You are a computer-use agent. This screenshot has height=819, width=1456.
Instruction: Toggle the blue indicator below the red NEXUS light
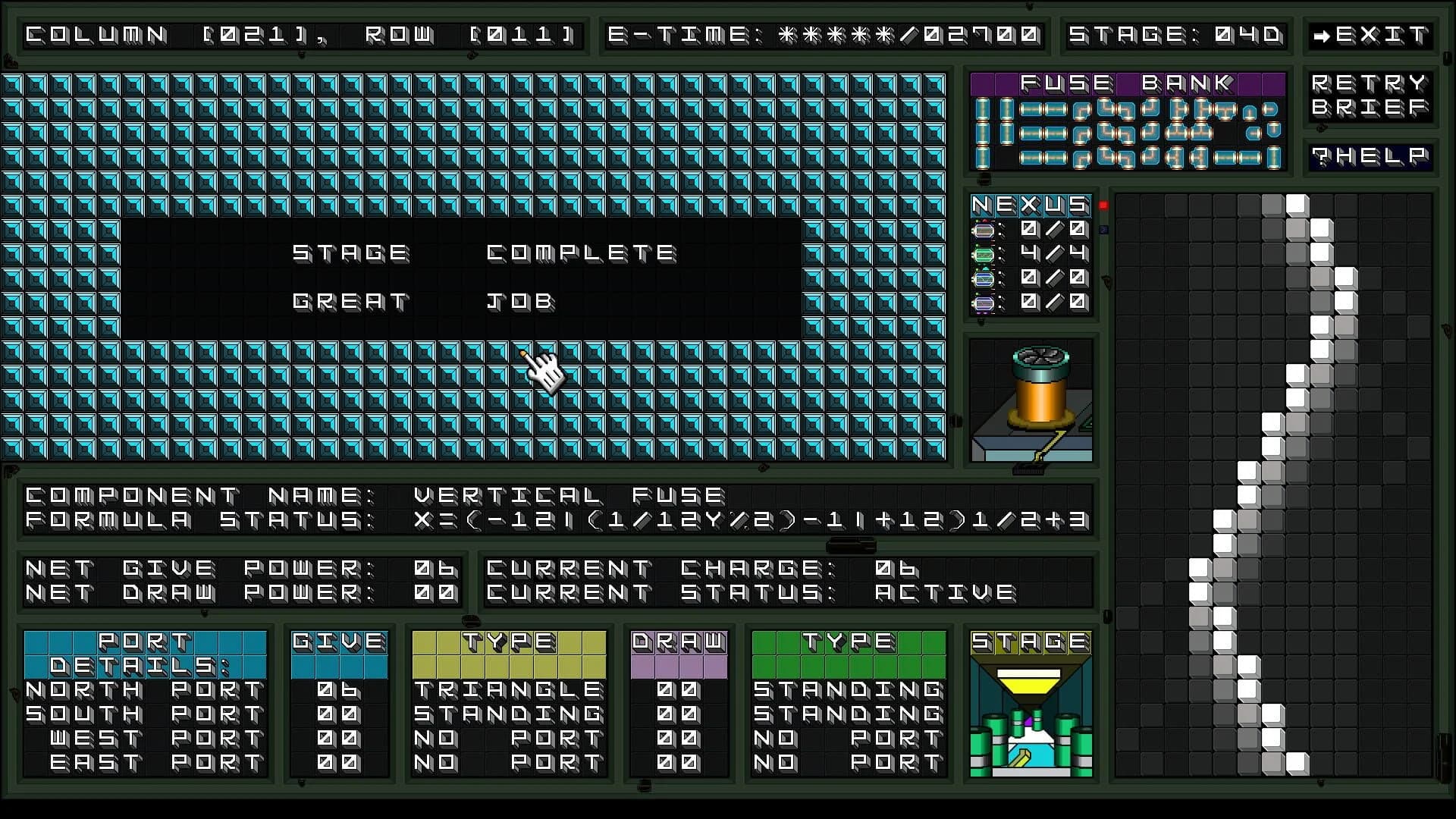coord(1102,229)
